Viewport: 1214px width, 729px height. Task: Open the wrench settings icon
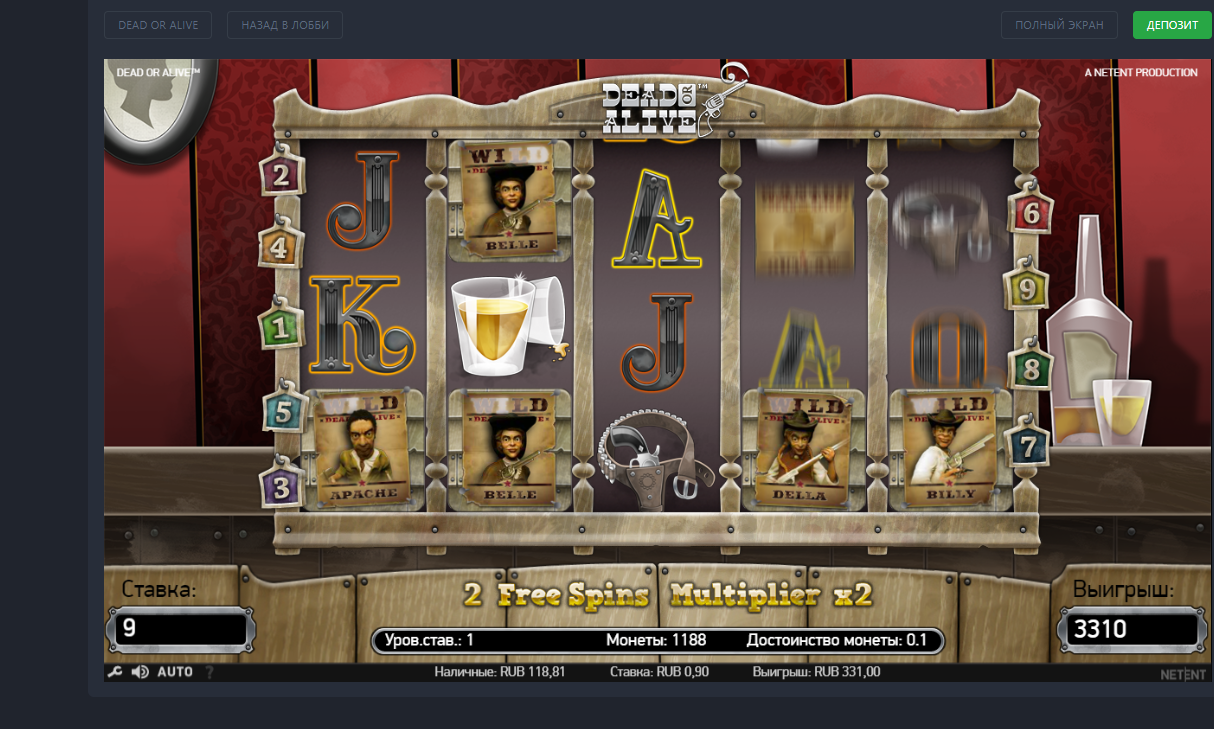(x=115, y=672)
